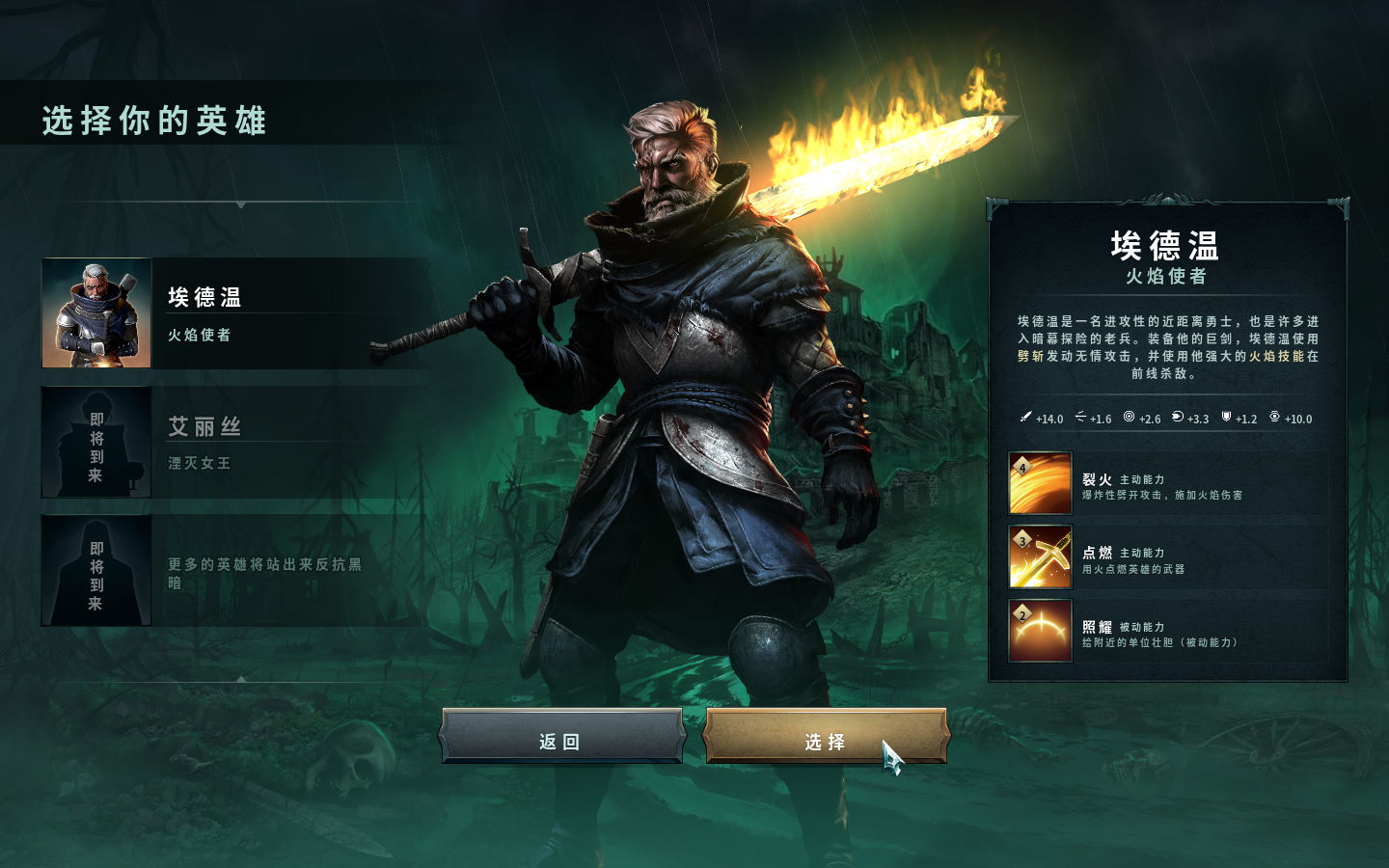This screenshot has height=868, width=1389.
Task: Go back using the 返回 button
Action: (561, 740)
